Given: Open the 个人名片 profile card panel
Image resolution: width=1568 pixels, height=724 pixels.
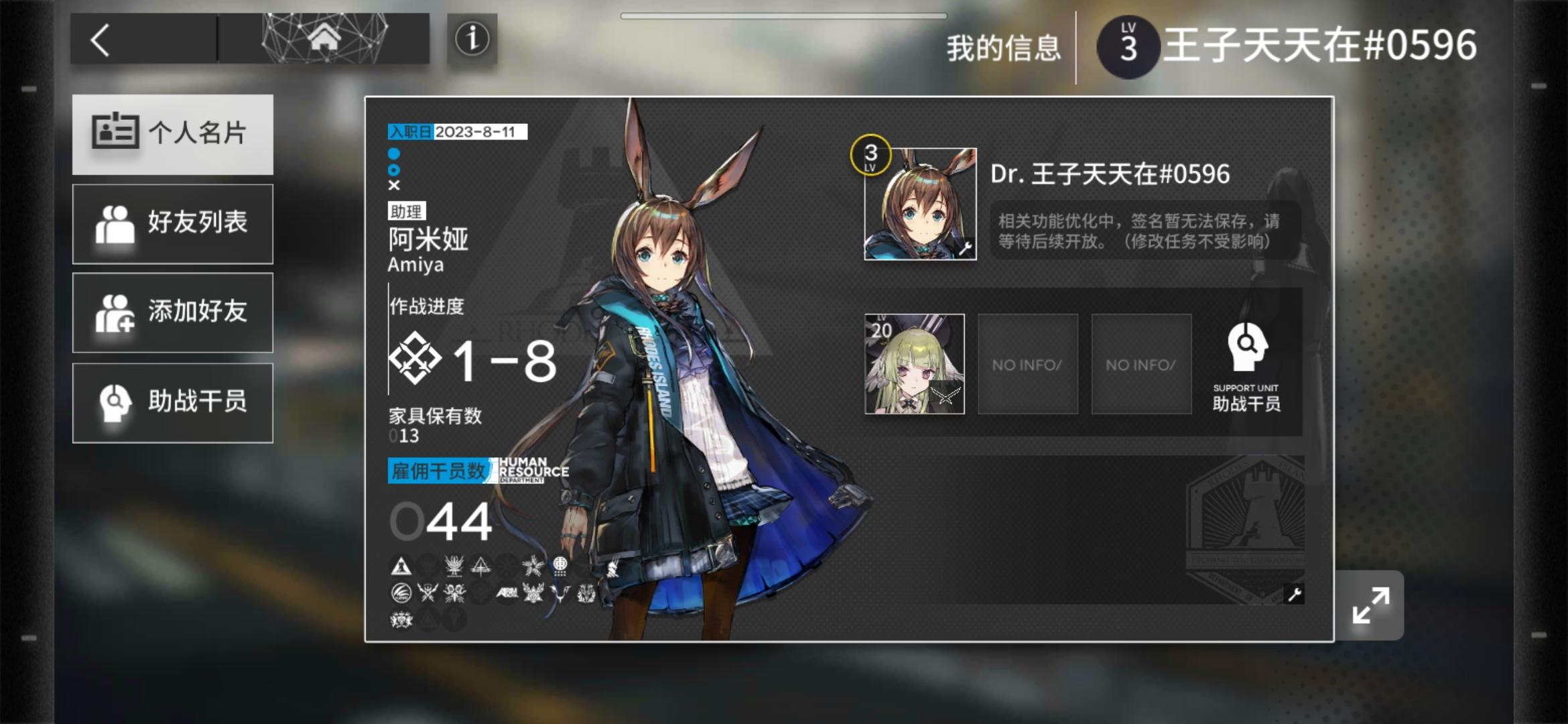Looking at the screenshot, I should tap(172, 134).
